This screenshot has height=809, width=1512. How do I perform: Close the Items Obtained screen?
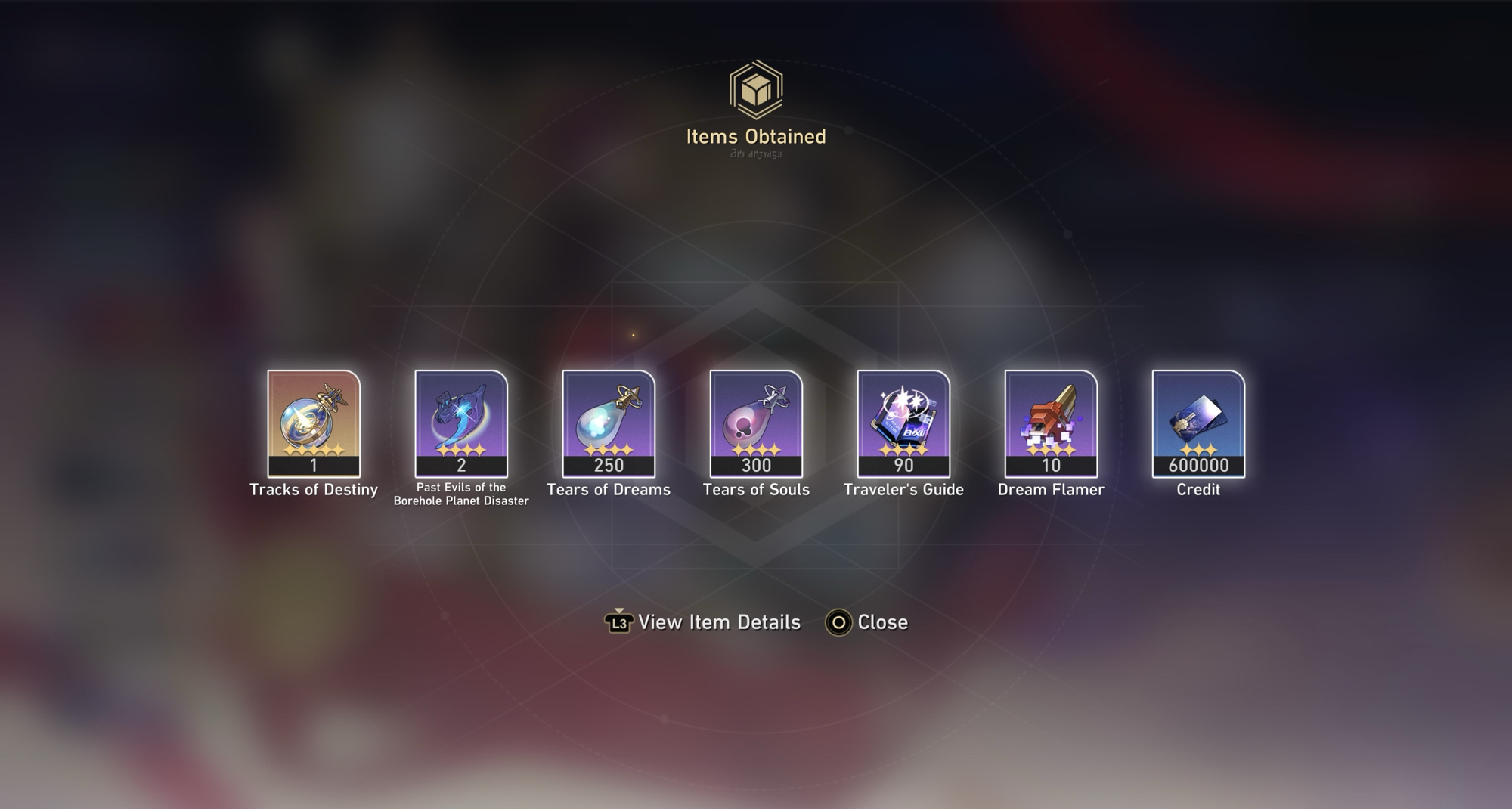[x=867, y=622]
